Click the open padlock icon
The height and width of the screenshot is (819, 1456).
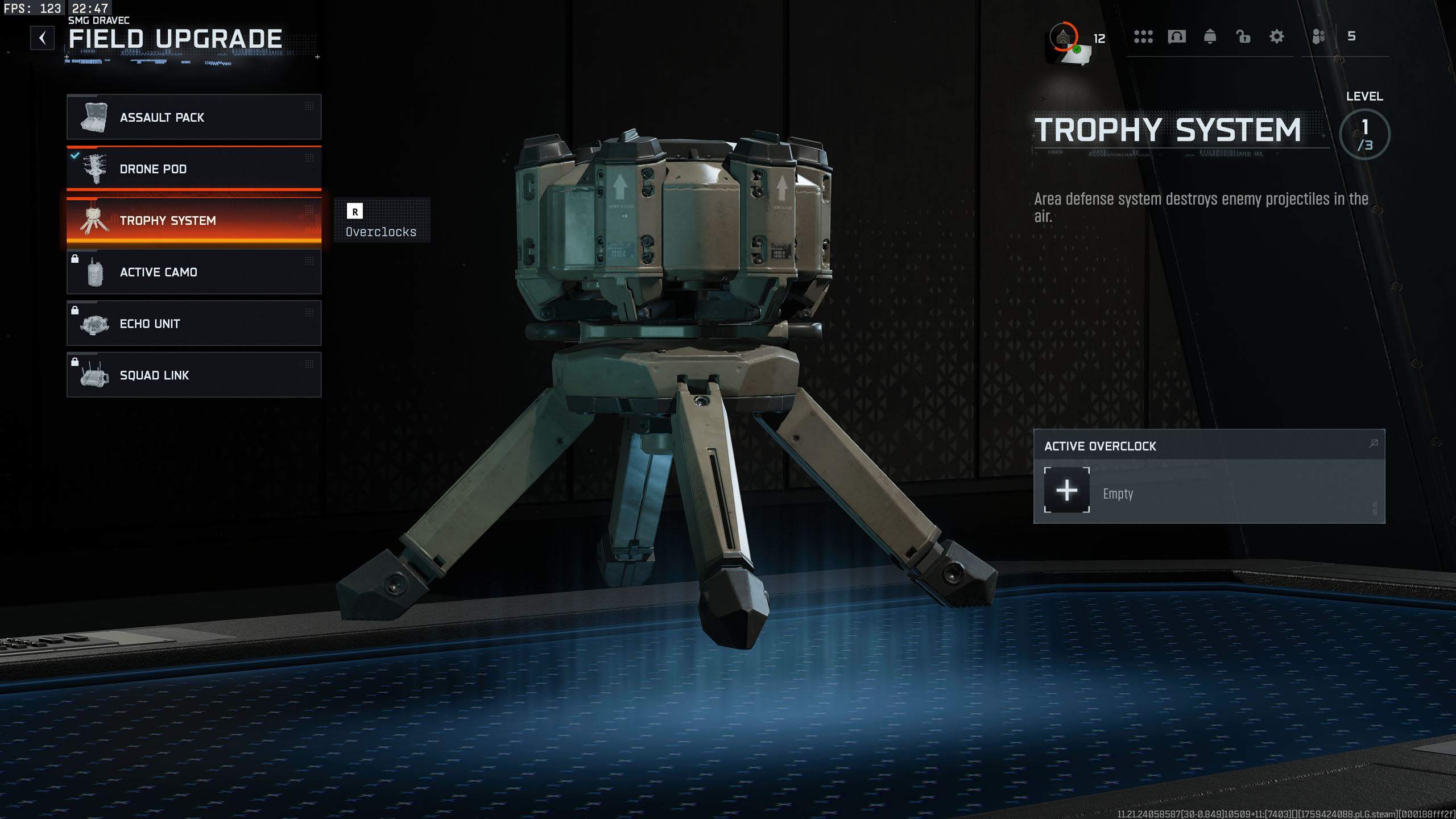click(x=1243, y=37)
